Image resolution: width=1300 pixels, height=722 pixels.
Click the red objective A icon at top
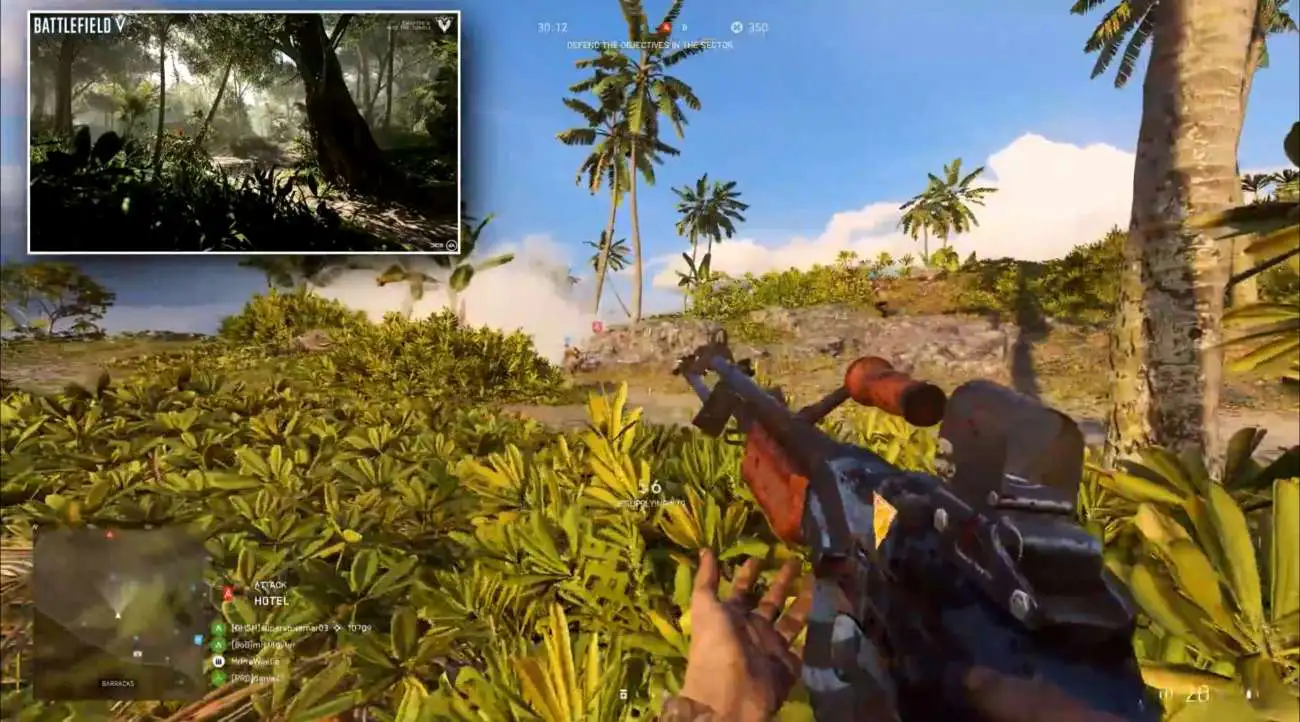coord(665,28)
